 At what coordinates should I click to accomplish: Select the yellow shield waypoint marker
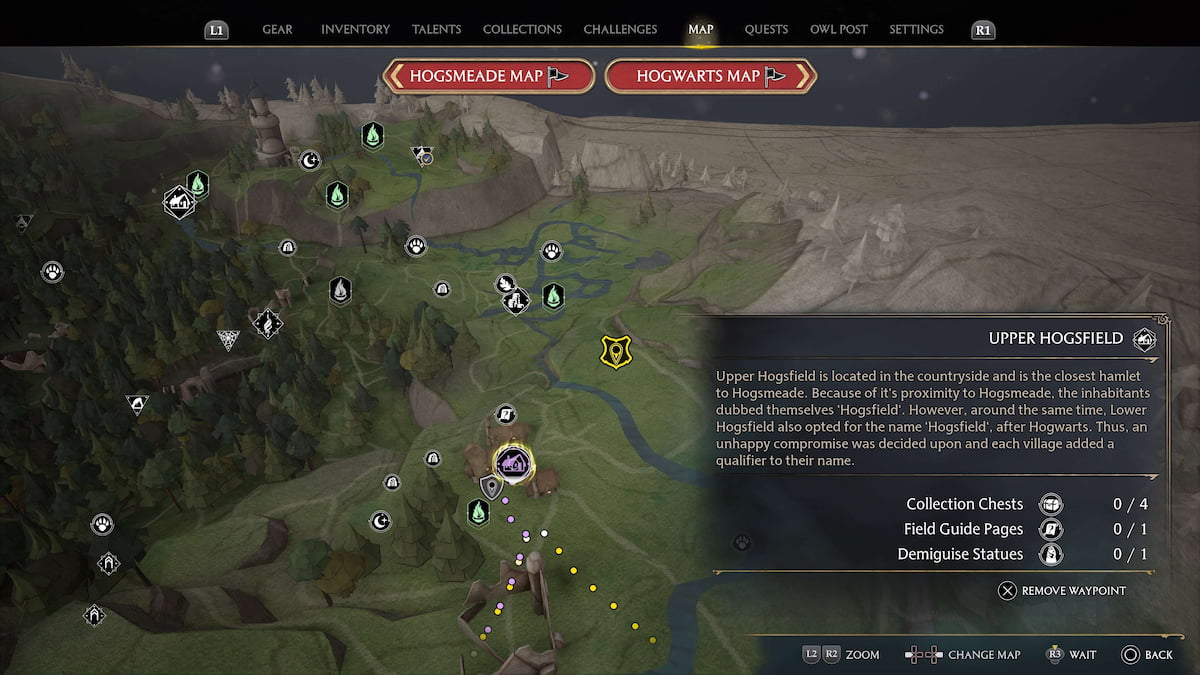click(x=615, y=351)
